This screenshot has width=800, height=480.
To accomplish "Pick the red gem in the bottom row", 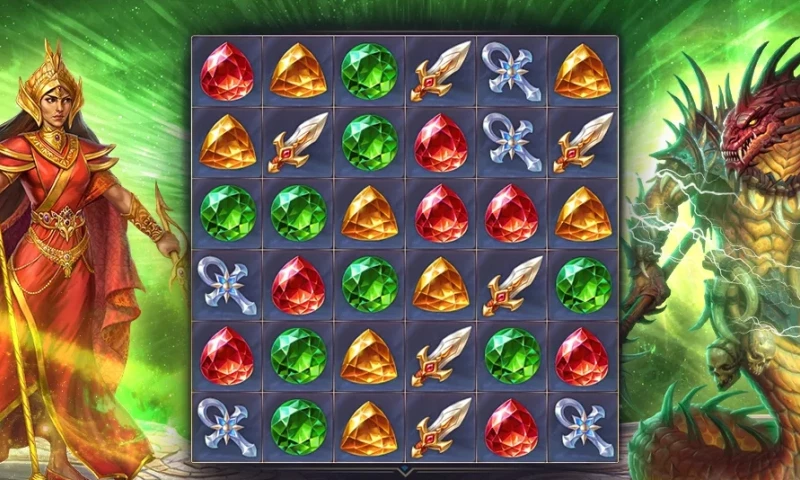I will tap(512, 427).
